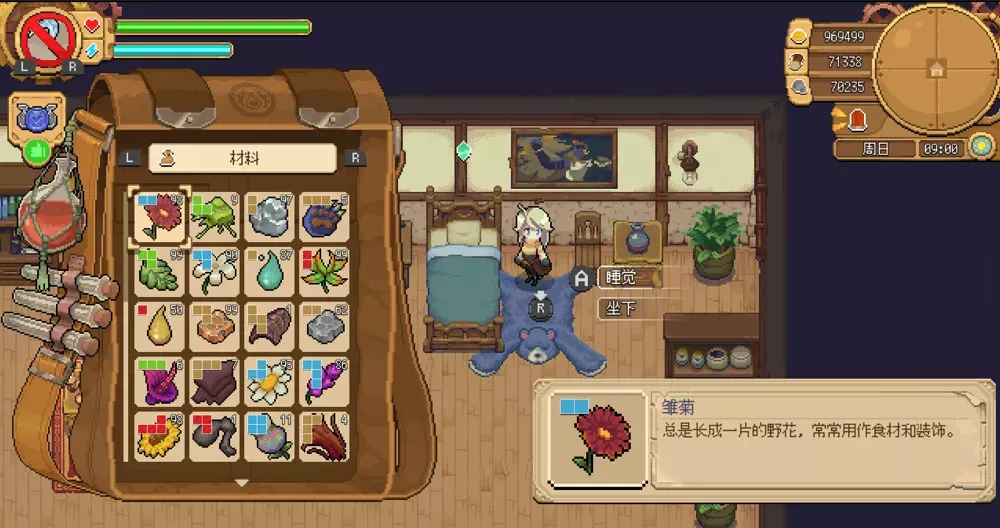Choose the white flower item slot
This screenshot has height=528, width=1000.
click(213, 271)
